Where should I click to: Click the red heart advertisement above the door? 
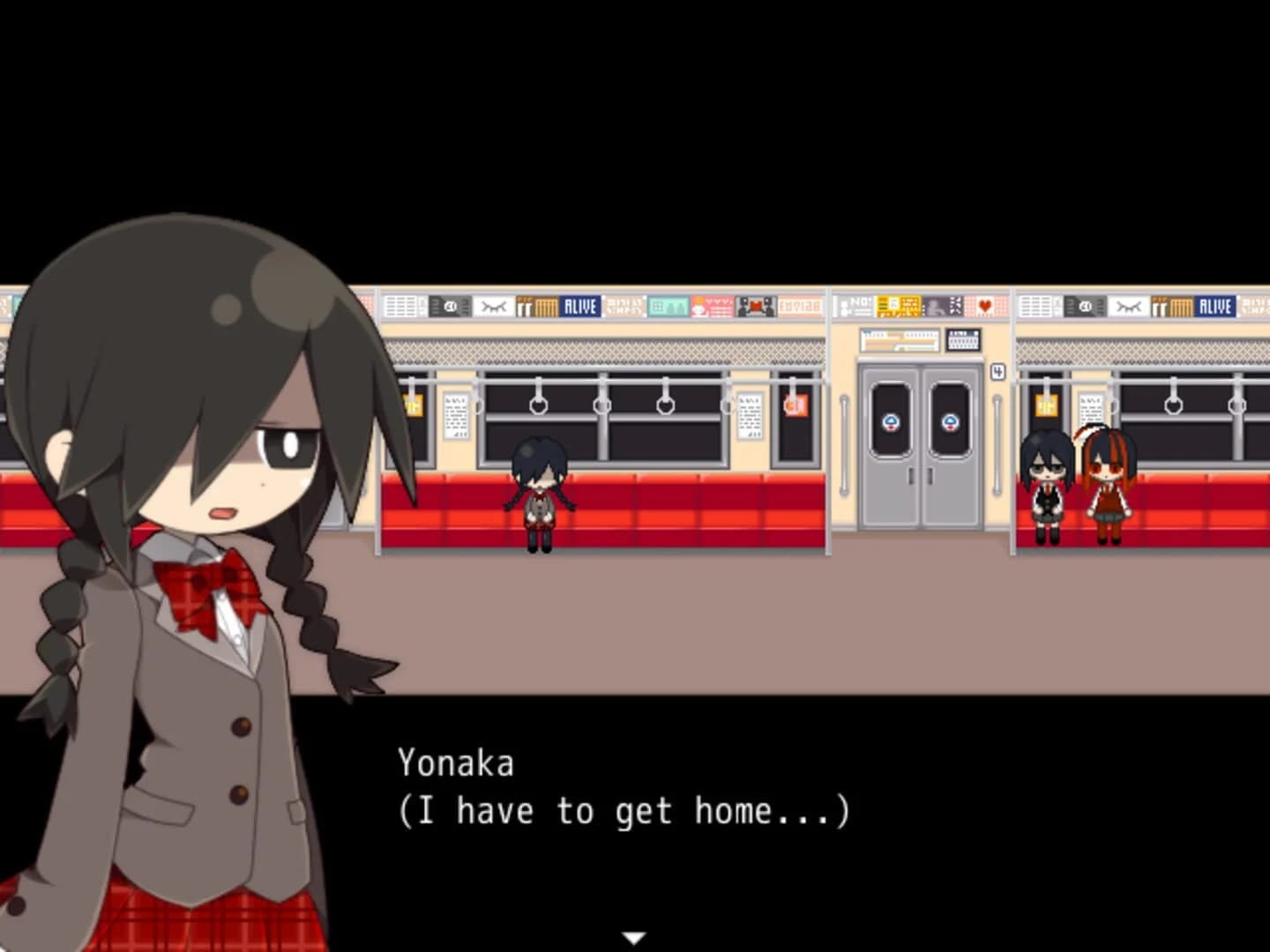(x=985, y=306)
